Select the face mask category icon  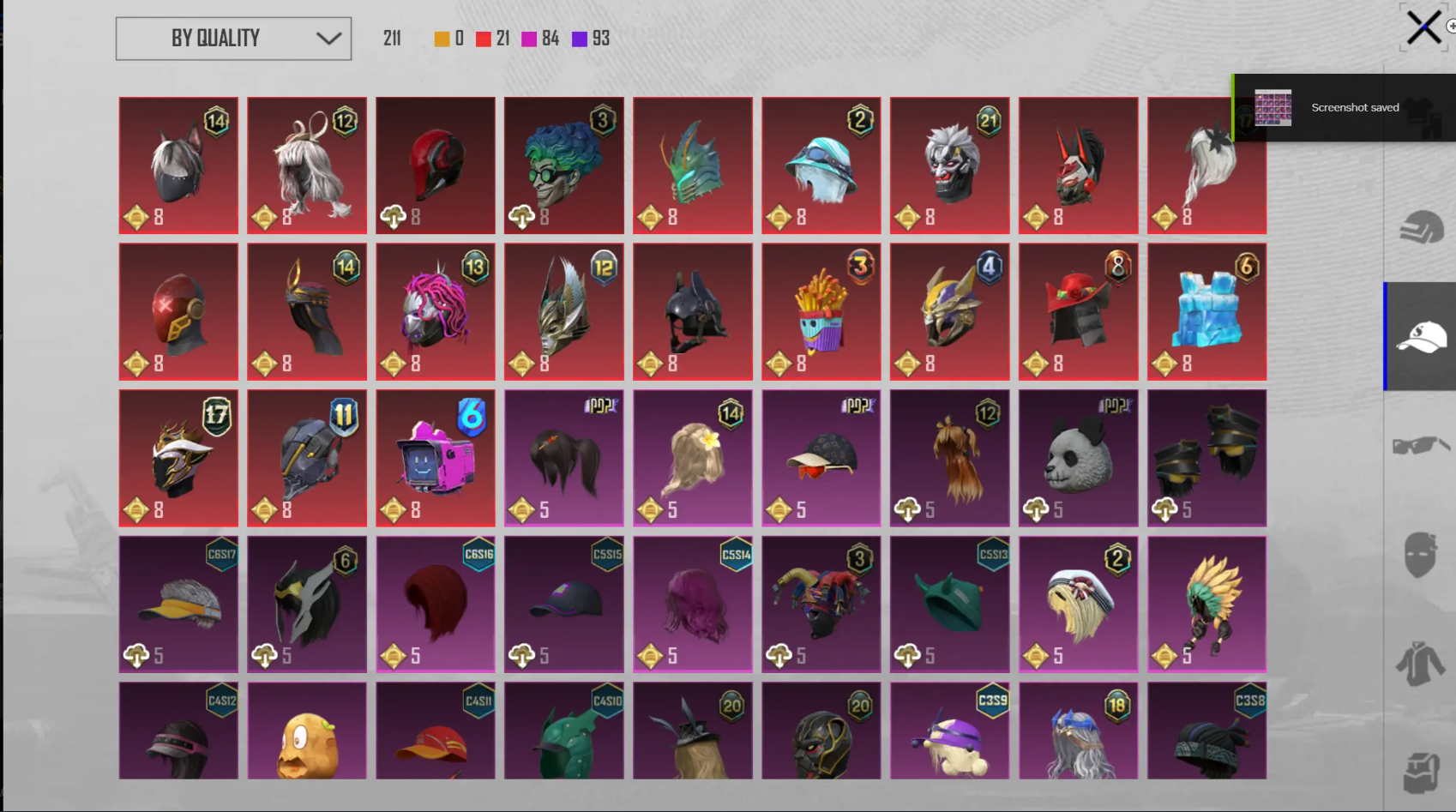coord(1419,553)
